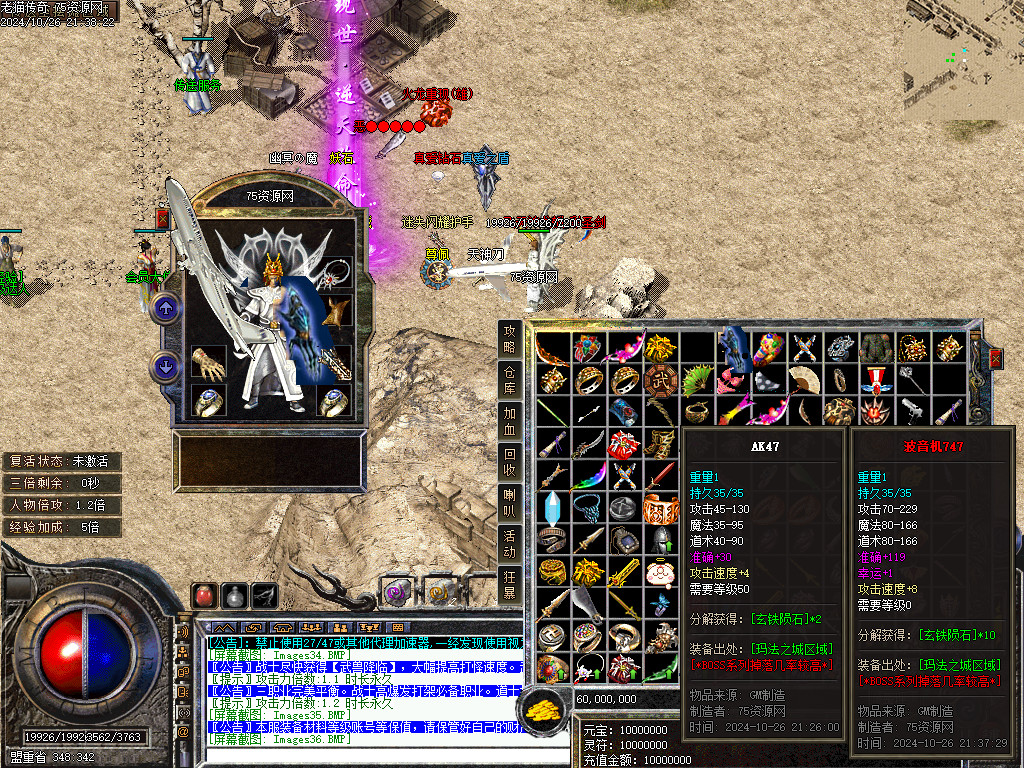Screen dimensions: 1024x768
Task: Activate the purple spiral skill icon
Action: coord(397,590)
